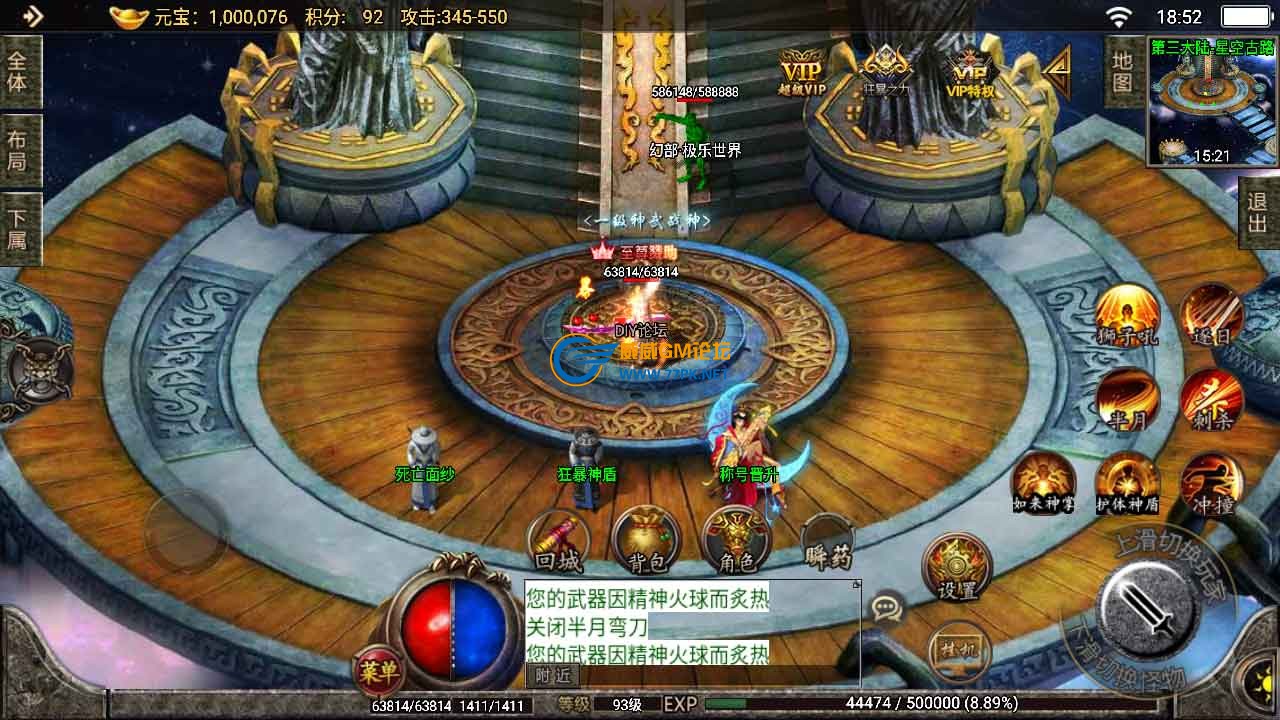
Task: Open the 设置 settings icon
Action: coord(957,567)
